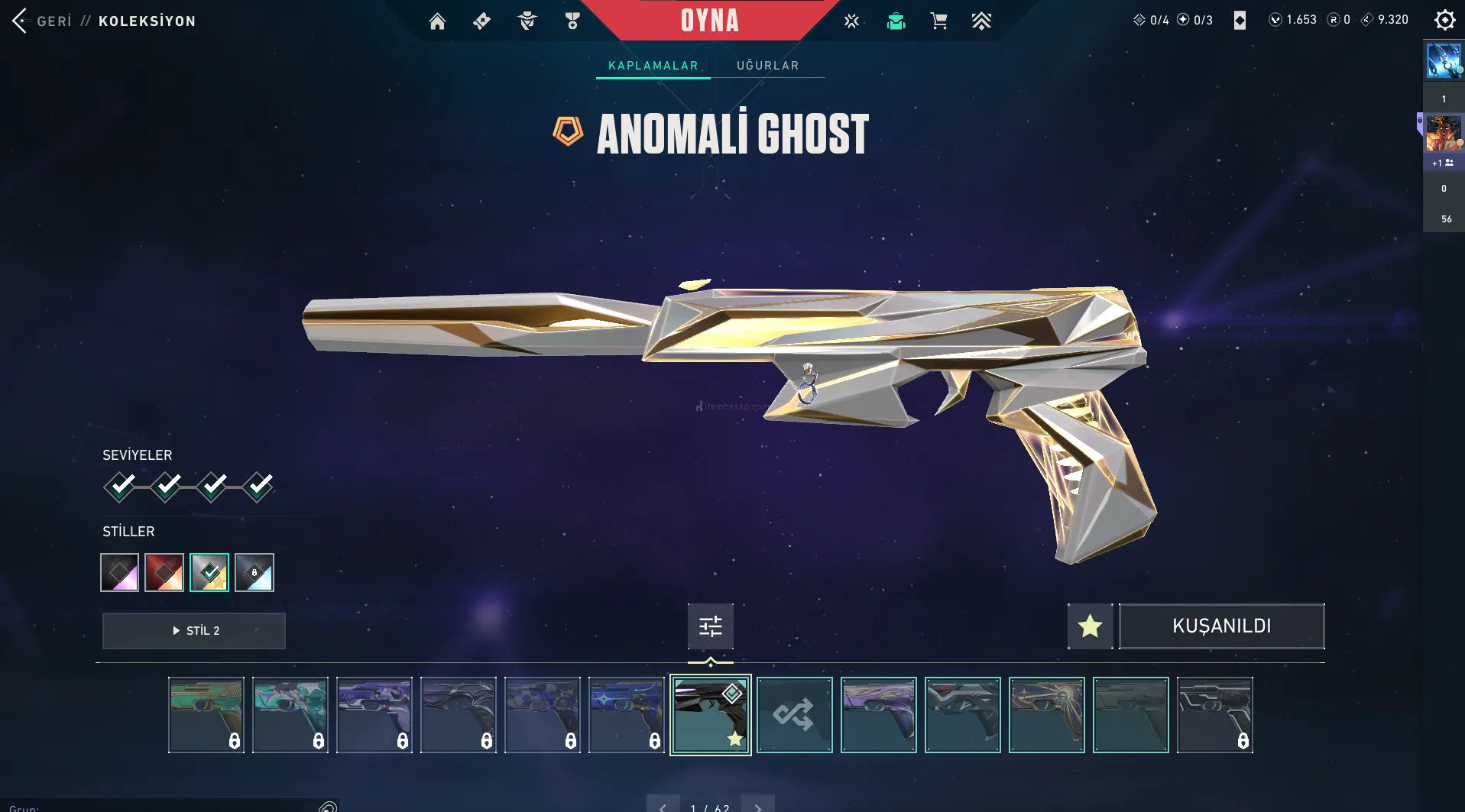Image resolution: width=1465 pixels, height=812 pixels.
Task: Select the random shuffle skin tile
Action: (794, 715)
